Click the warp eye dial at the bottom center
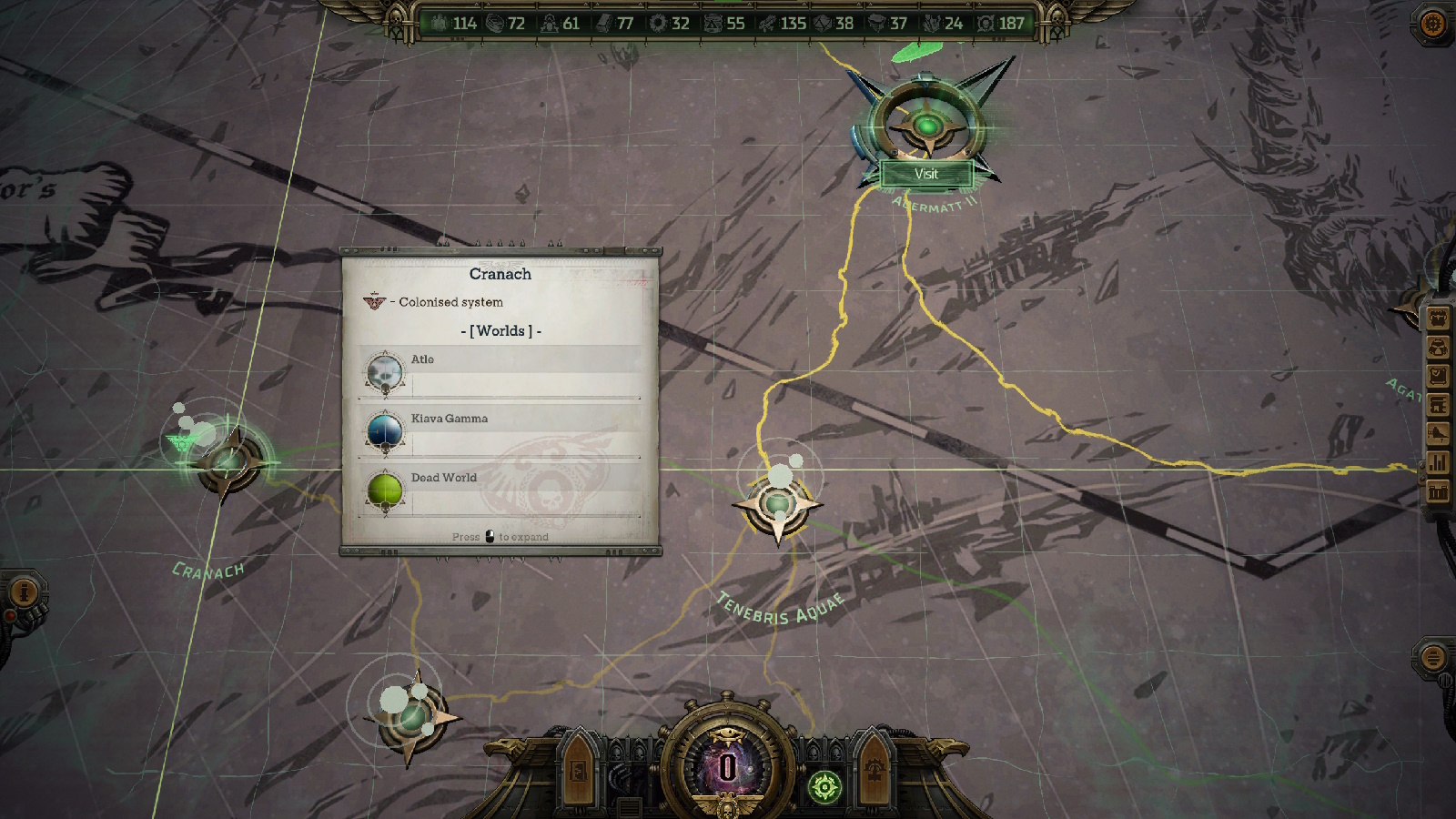The width and height of the screenshot is (1456, 819). (726, 764)
